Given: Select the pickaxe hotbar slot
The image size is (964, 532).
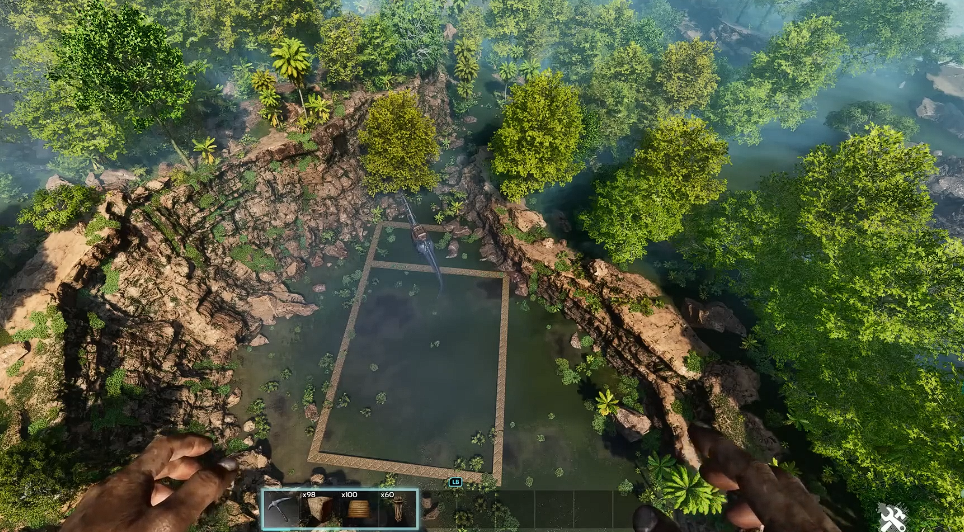Looking at the screenshot, I should (x=282, y=509).
